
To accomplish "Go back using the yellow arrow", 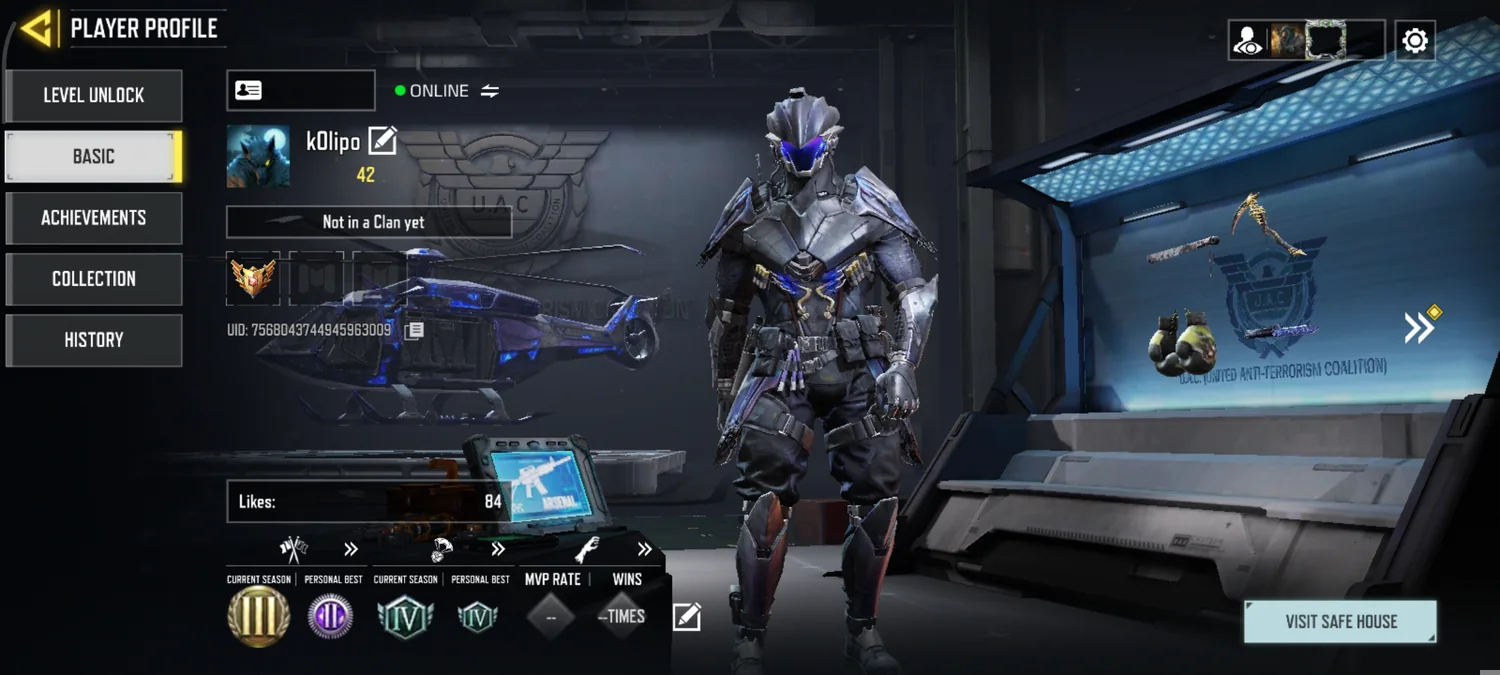I will pos(37,29).
